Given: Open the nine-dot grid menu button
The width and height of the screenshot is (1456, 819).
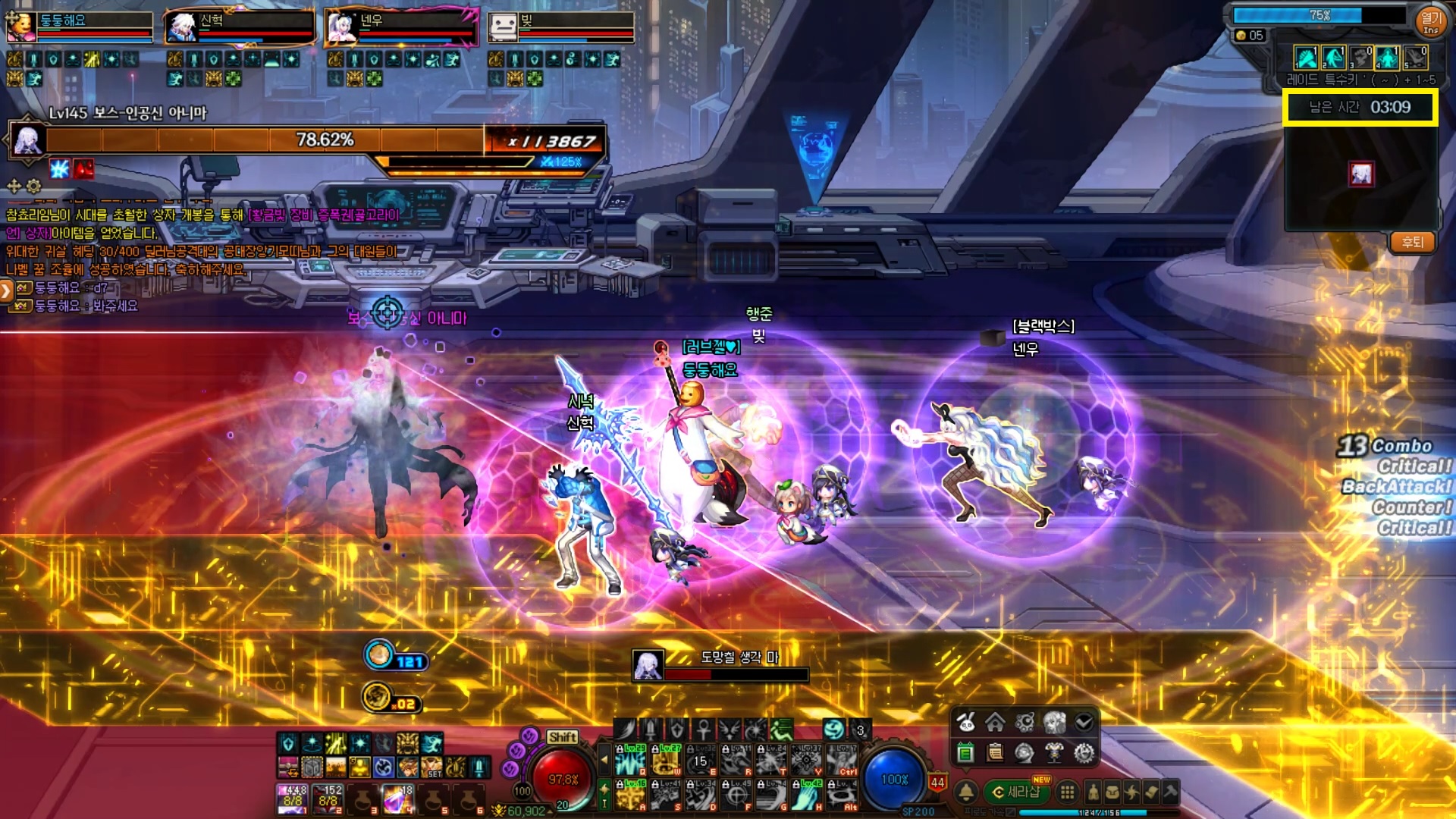Looking at the screenshot, I should click(1067, 792).
